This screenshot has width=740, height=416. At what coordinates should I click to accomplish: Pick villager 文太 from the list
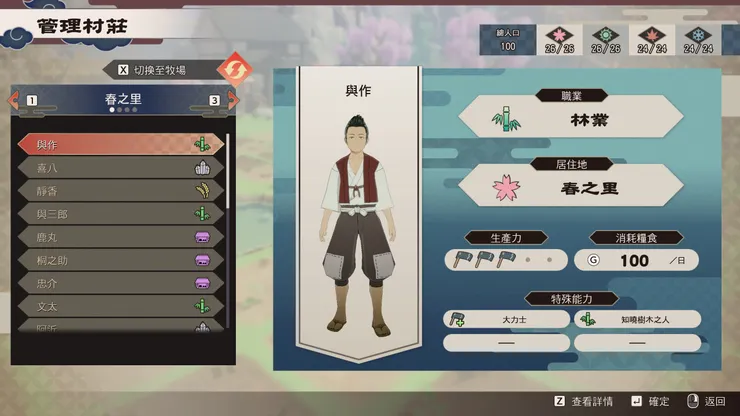click(120, 305)
